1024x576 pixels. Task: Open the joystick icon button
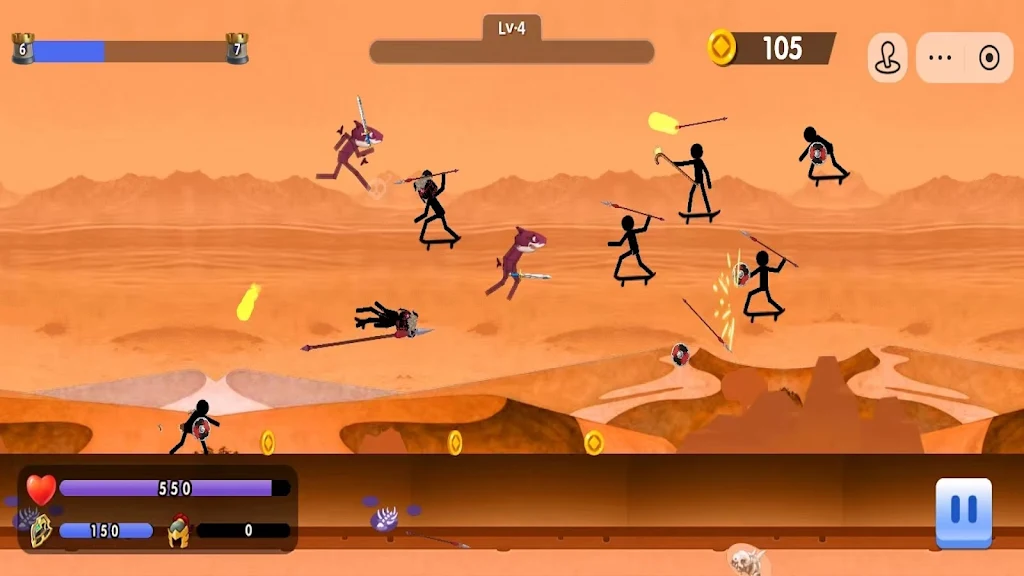tap(887, 58)
